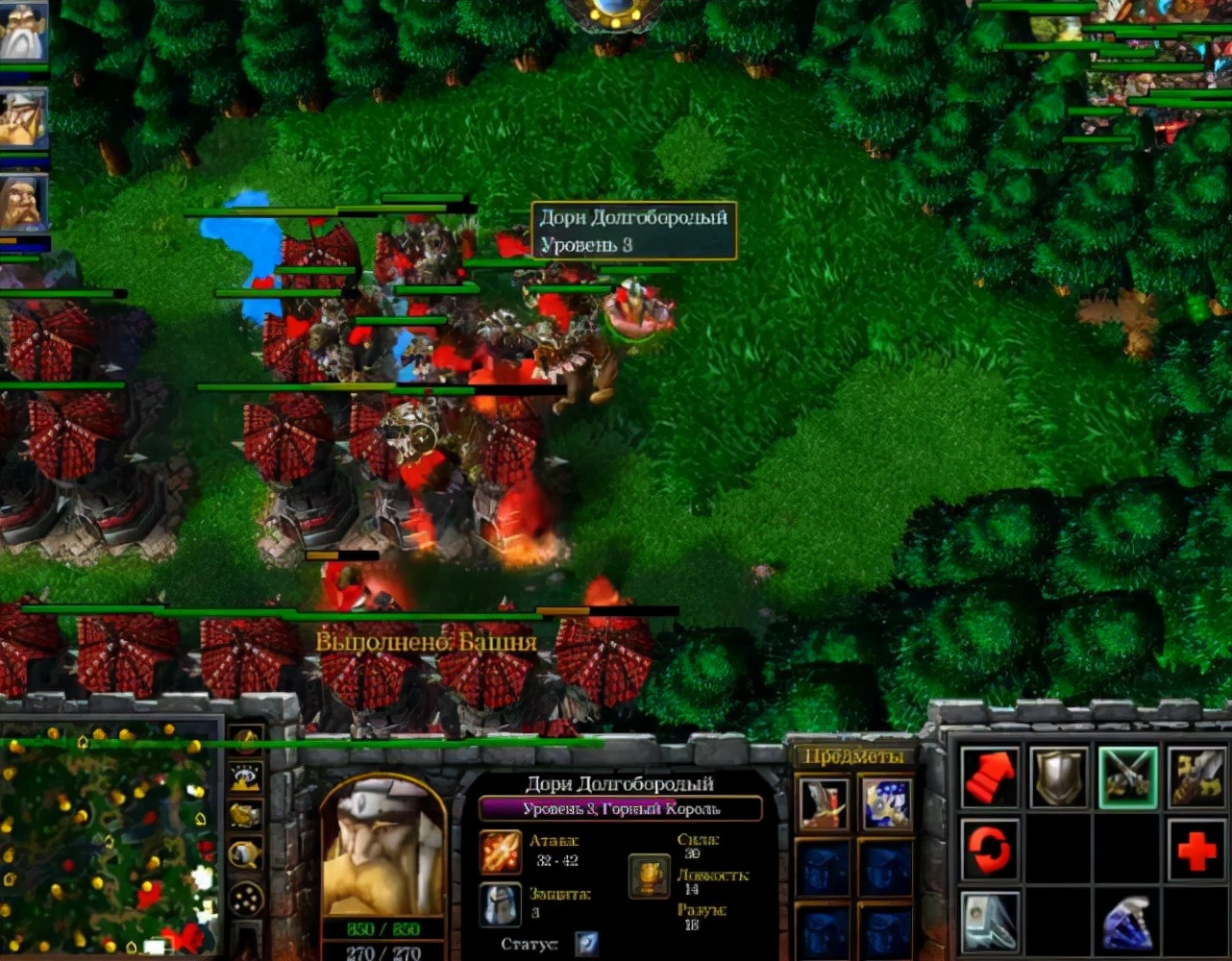Activate the blue Thunder Clap ability

(1128, 920)
